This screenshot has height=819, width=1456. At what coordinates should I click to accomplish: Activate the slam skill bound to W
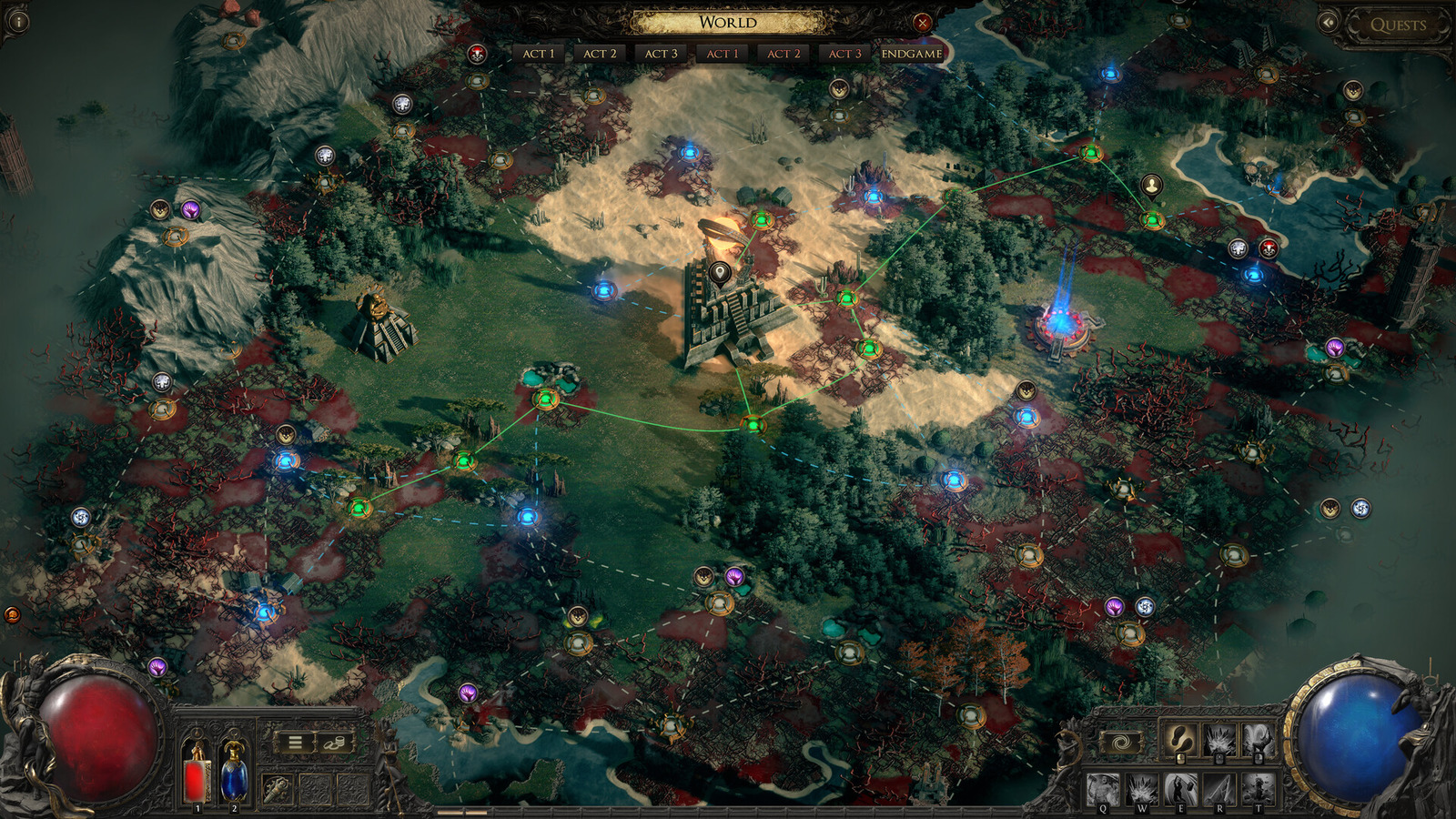[1141, 787]
